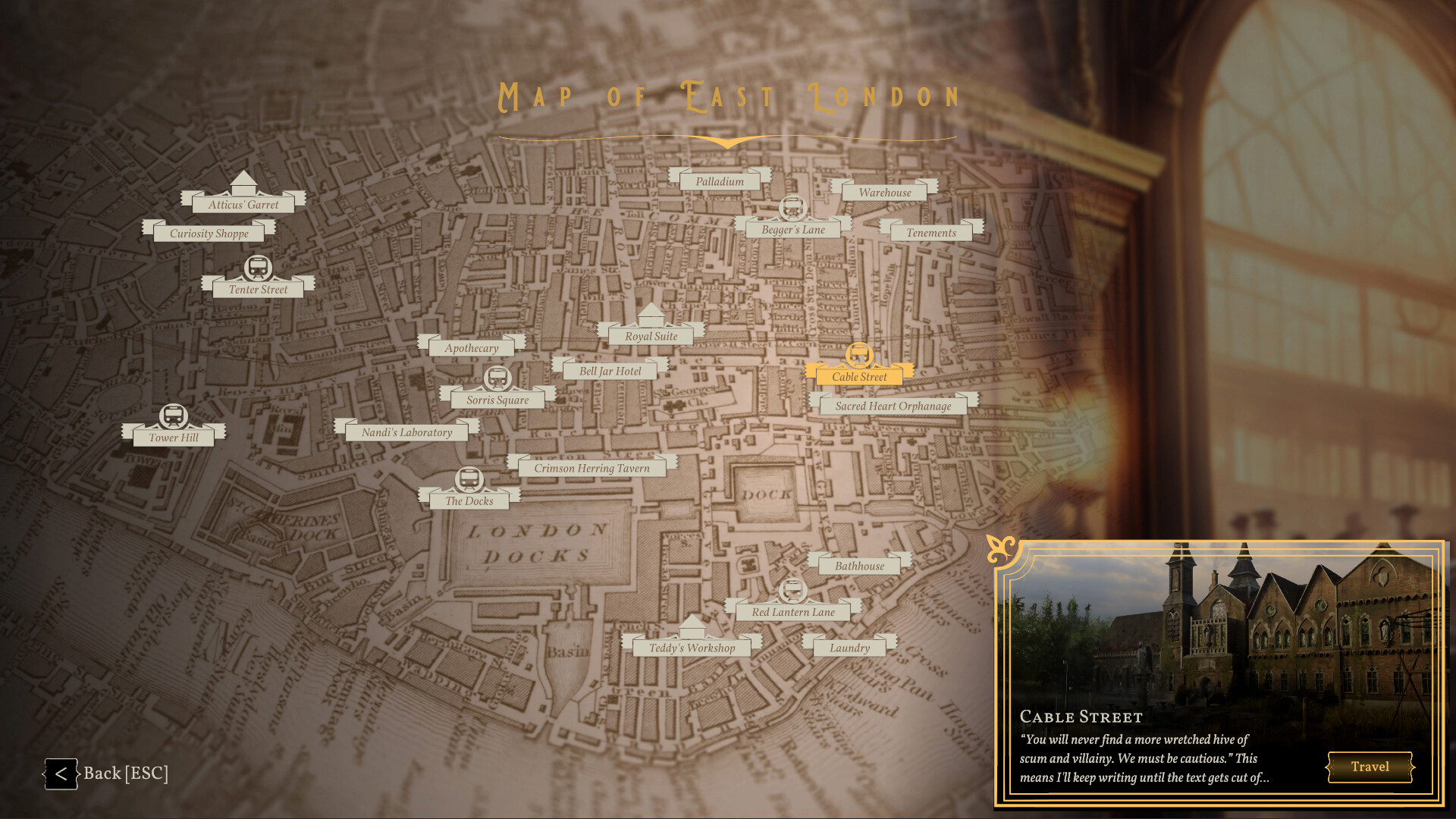The height and width of the screenshot is (819, 1456).
Task: Click the train icon at Tenter Street
Action: (256, 268)
